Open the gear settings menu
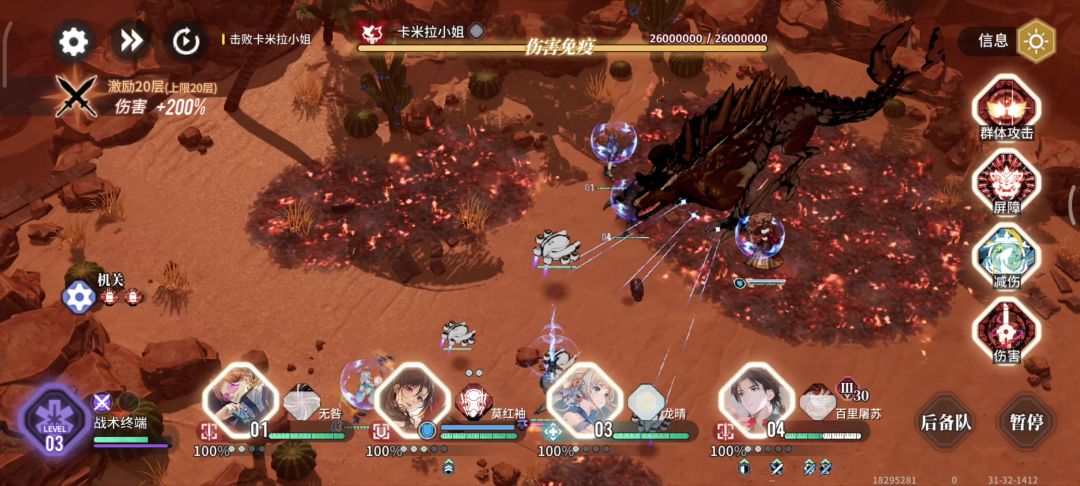The image size is (1080, 486). click(x=74, y=41)
